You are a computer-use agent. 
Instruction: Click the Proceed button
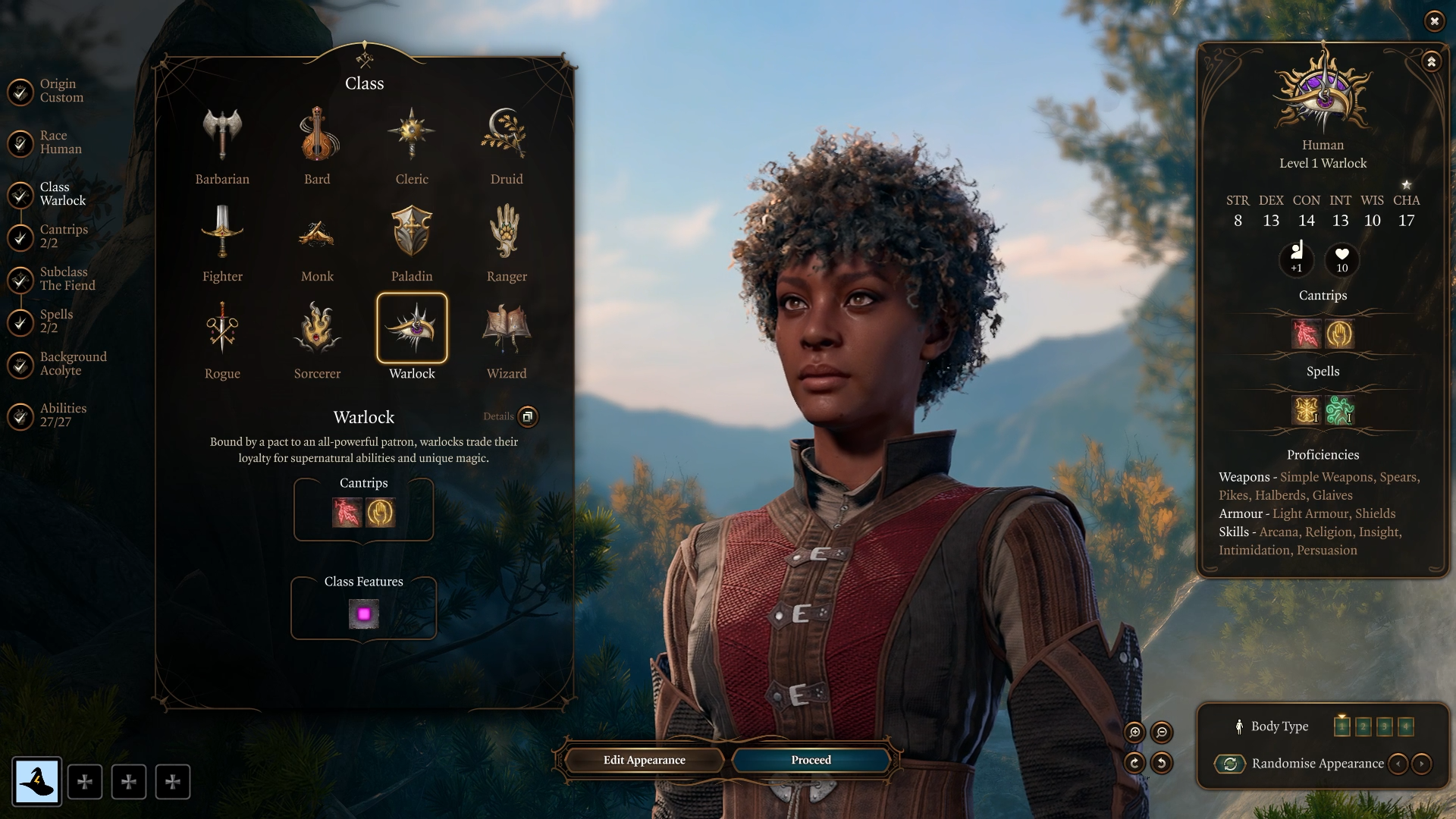coord(810,759)
